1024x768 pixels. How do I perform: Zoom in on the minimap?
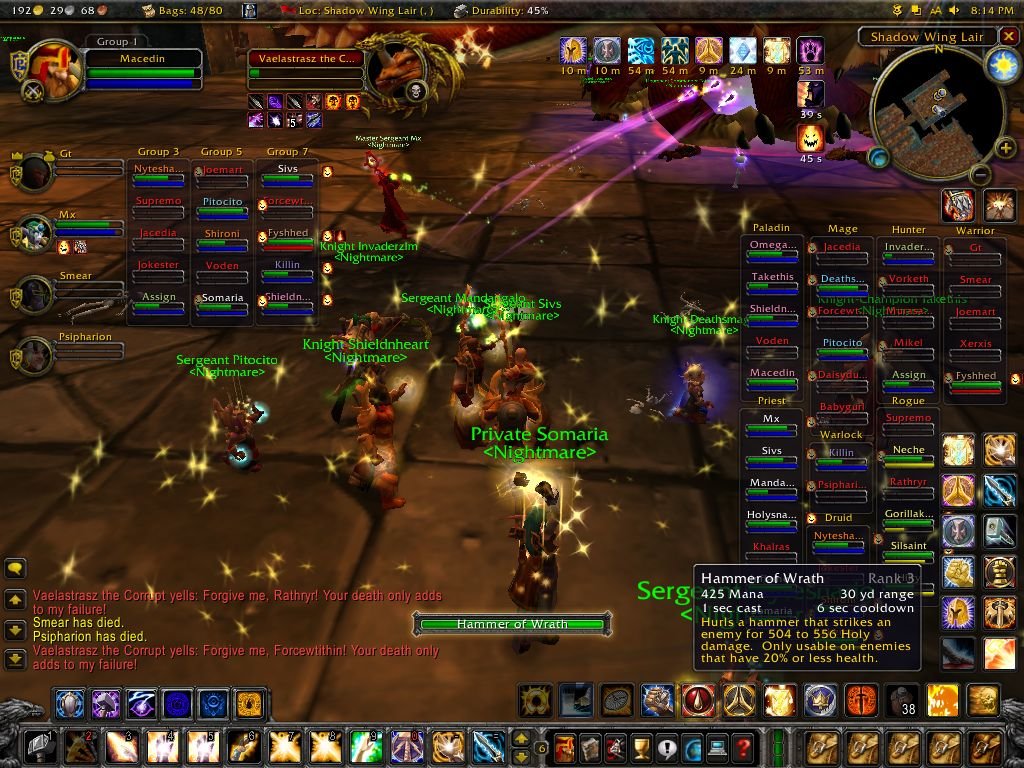coord(1005,149)
